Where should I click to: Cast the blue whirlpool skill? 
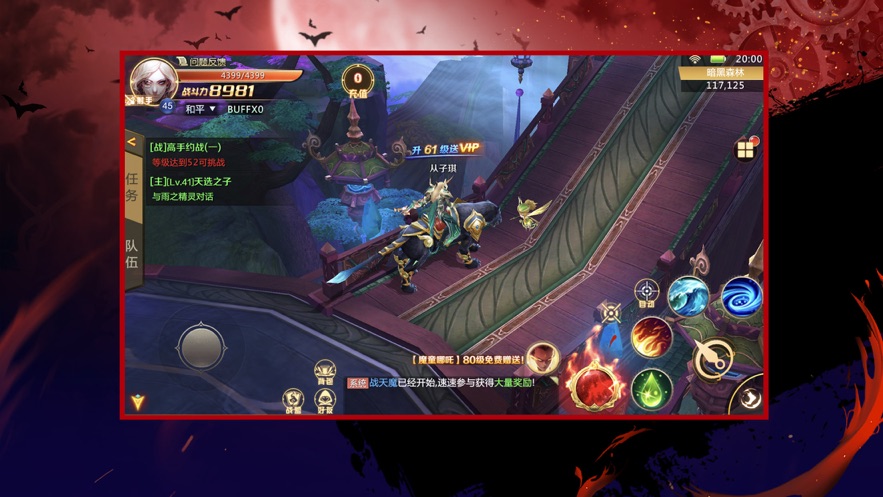point(741,296)
